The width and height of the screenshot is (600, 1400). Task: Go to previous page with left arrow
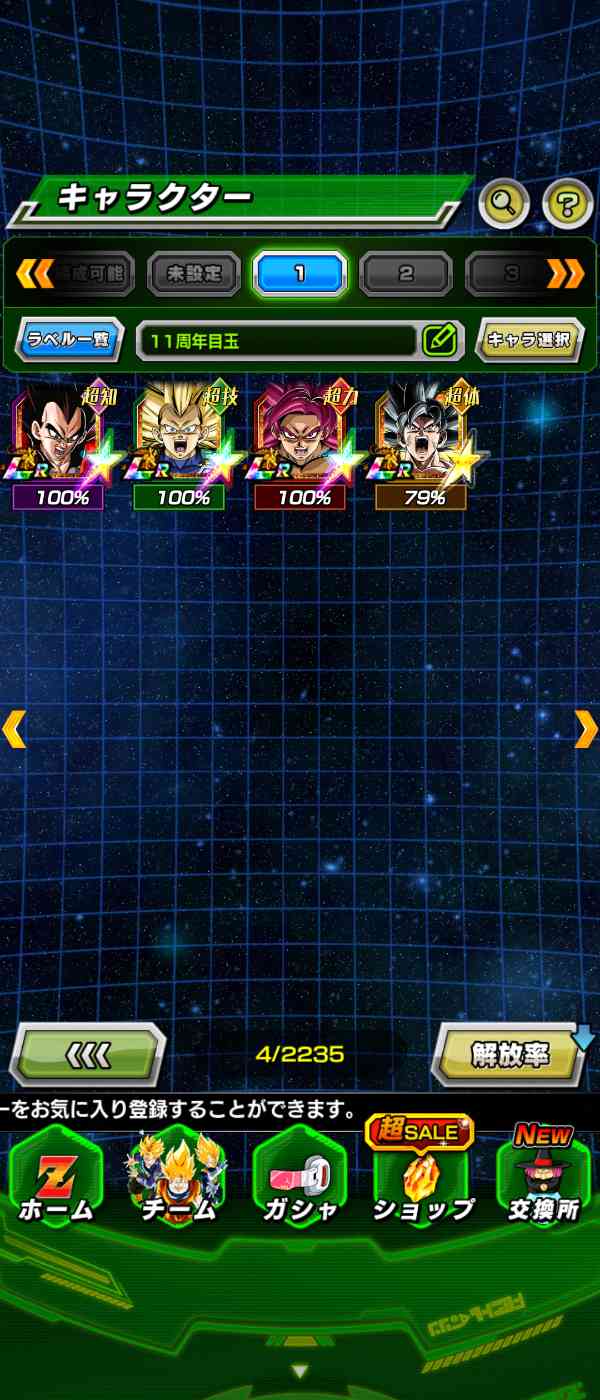coord(14,729)
